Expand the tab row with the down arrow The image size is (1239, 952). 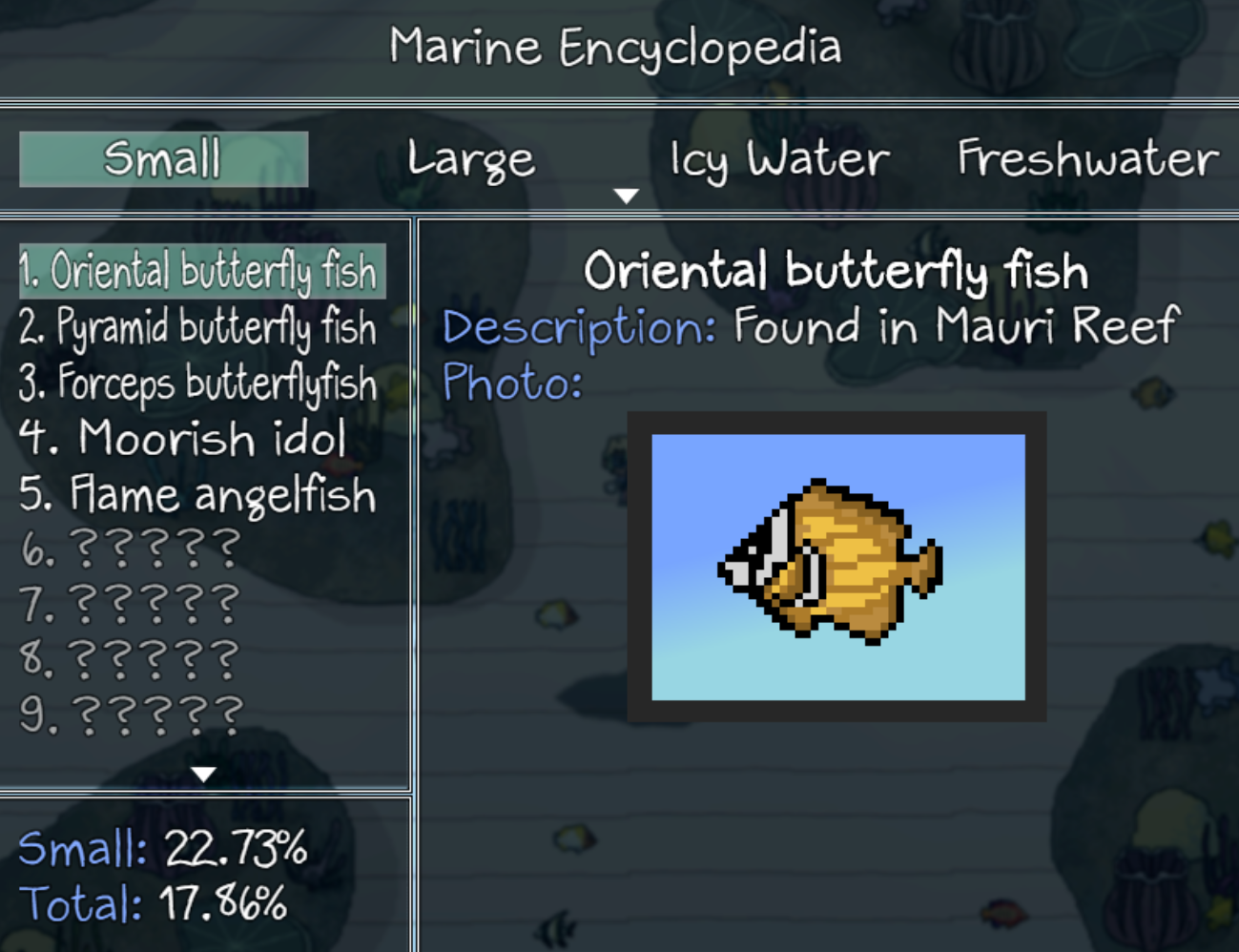626,195
